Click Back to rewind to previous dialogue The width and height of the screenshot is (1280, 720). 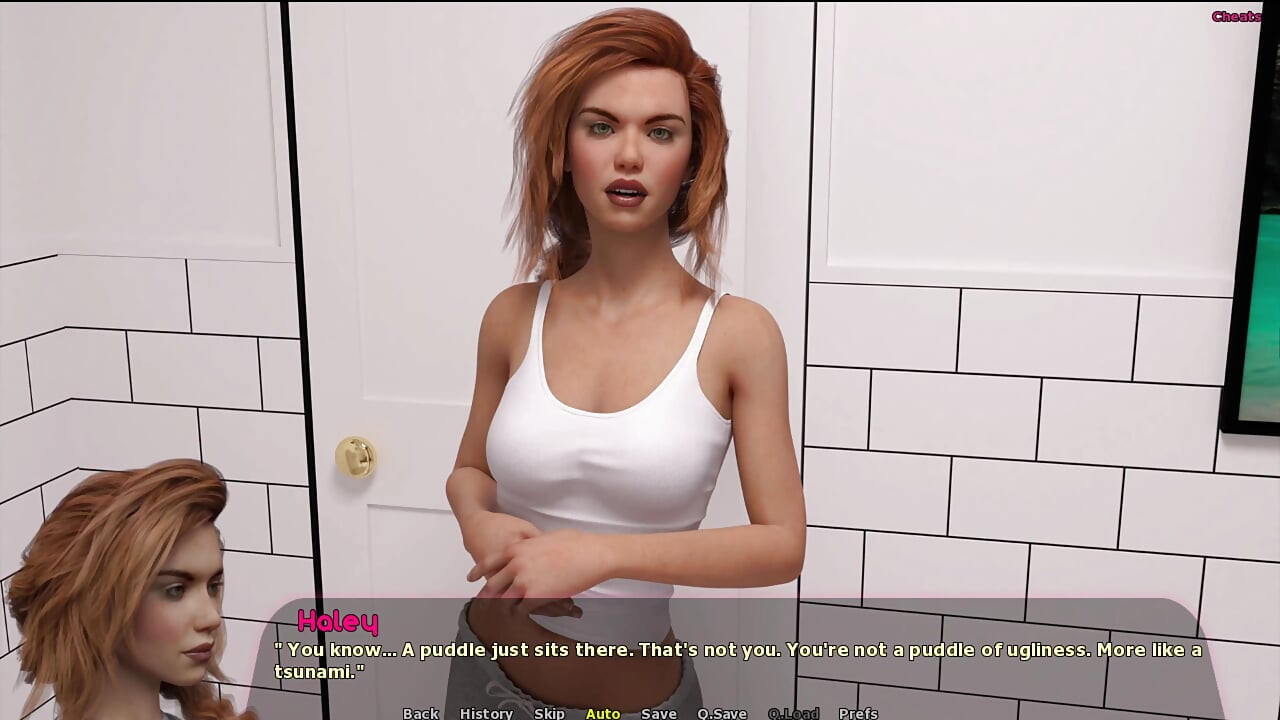[x=419, y=713]
